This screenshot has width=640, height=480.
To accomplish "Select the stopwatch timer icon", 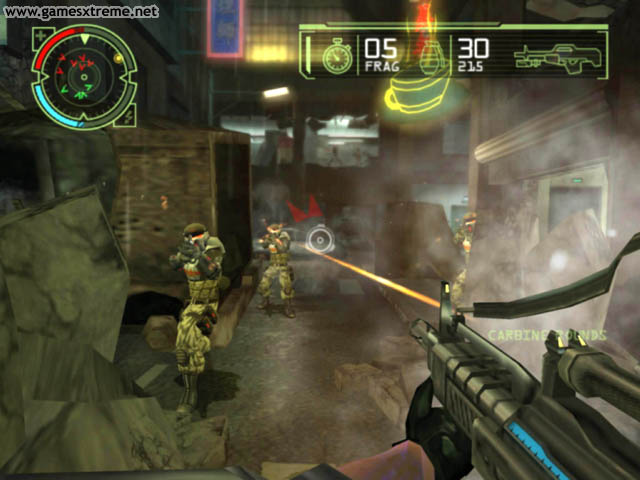I will tap(338, 55).
